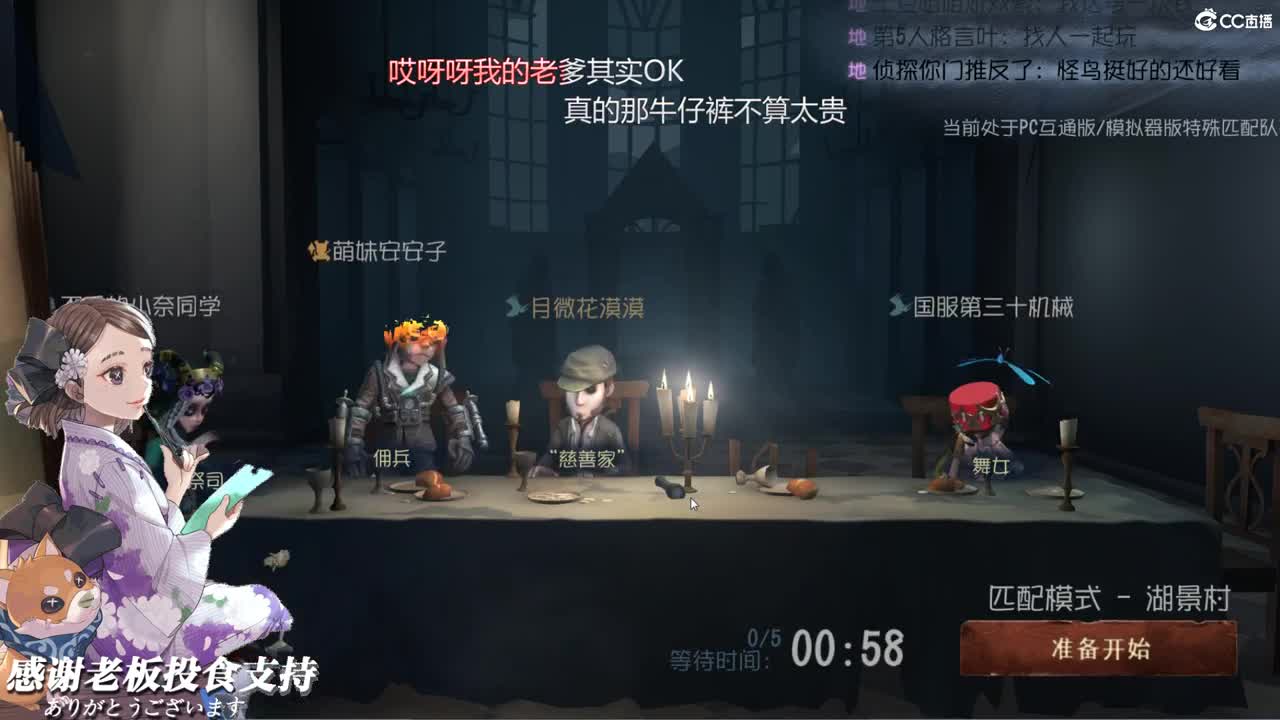
Task: Select the 慈善家 character in the cap
Action: click(585, 410)
